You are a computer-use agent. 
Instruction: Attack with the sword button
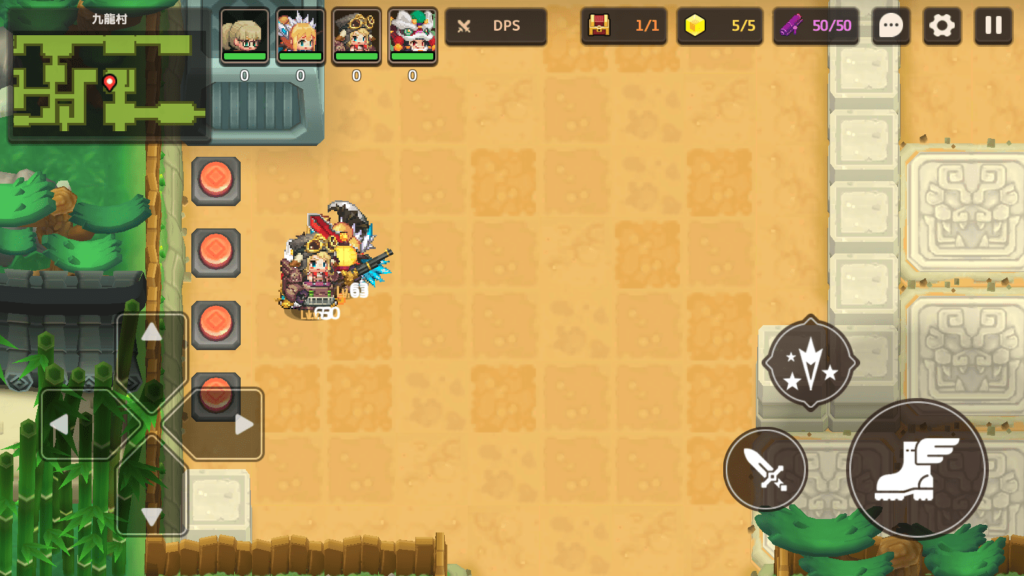click(x=766, y=468)
